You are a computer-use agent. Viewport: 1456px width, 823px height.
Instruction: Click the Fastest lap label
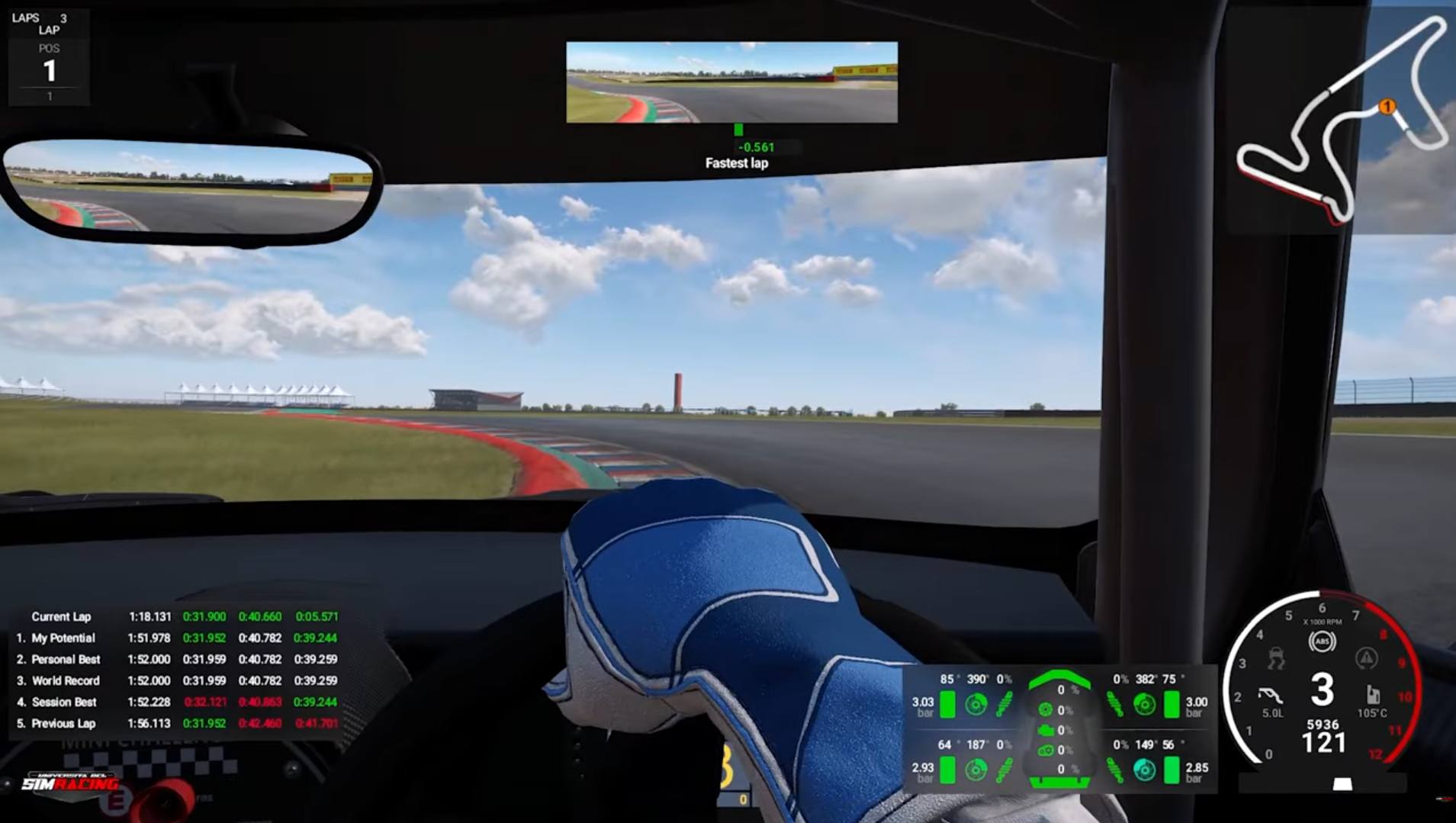tap(736, 163)
